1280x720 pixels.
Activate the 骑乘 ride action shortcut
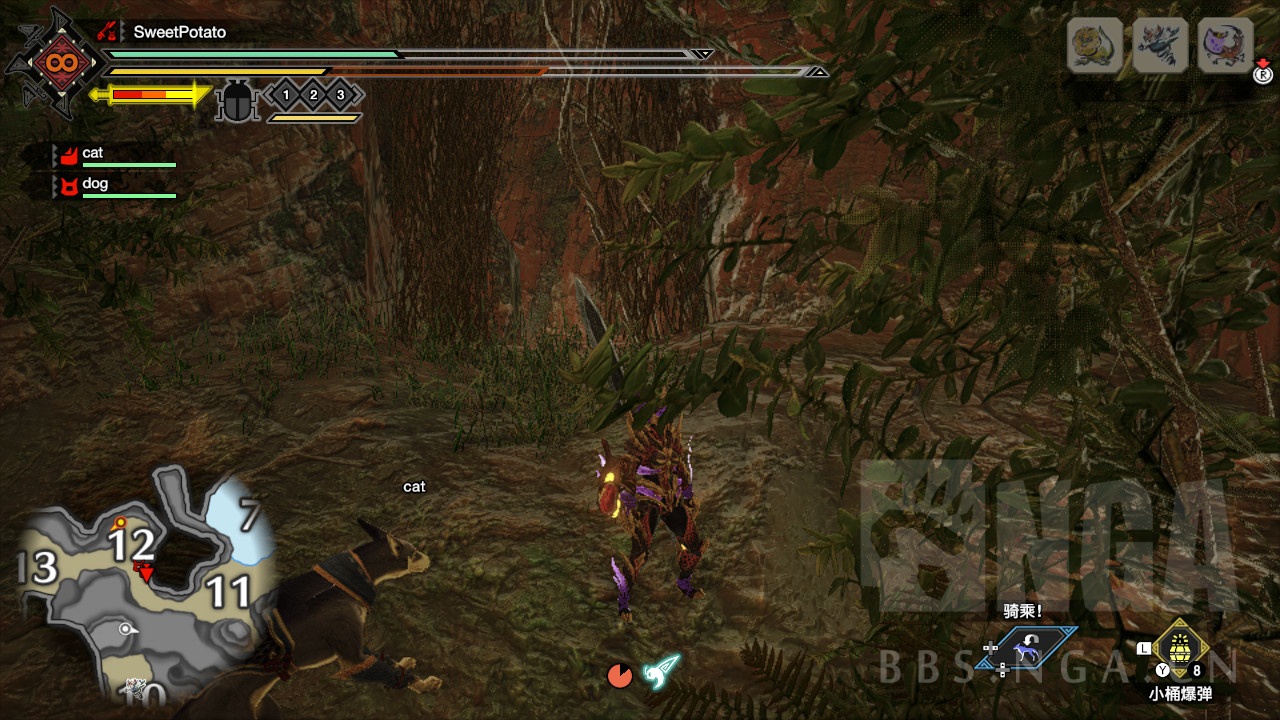click(x=1027, y=649)
